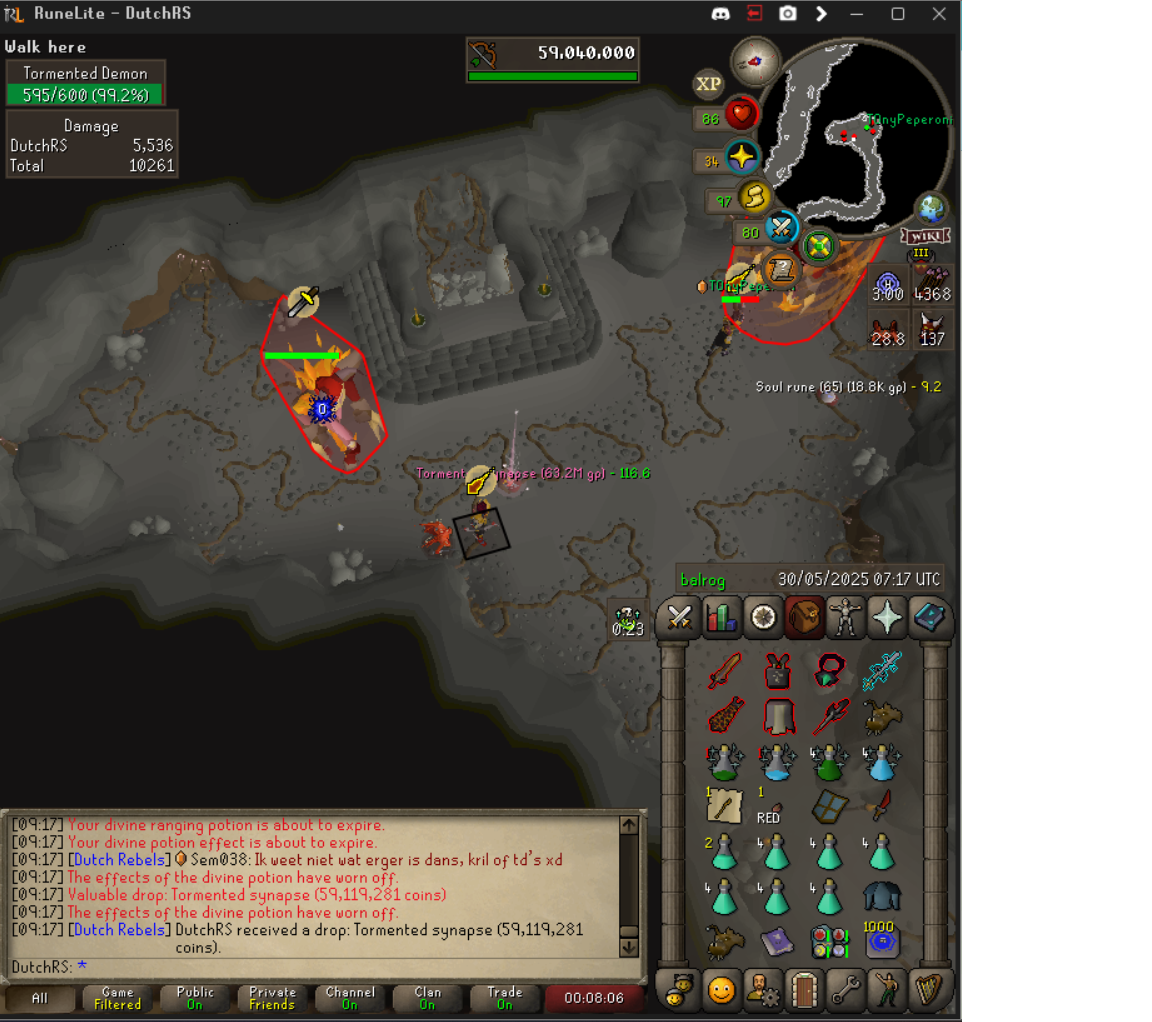Click the Wiki lookup banner
Image resolution: width=1152 pixels, height=1022 pixels.
pos(924,236)
